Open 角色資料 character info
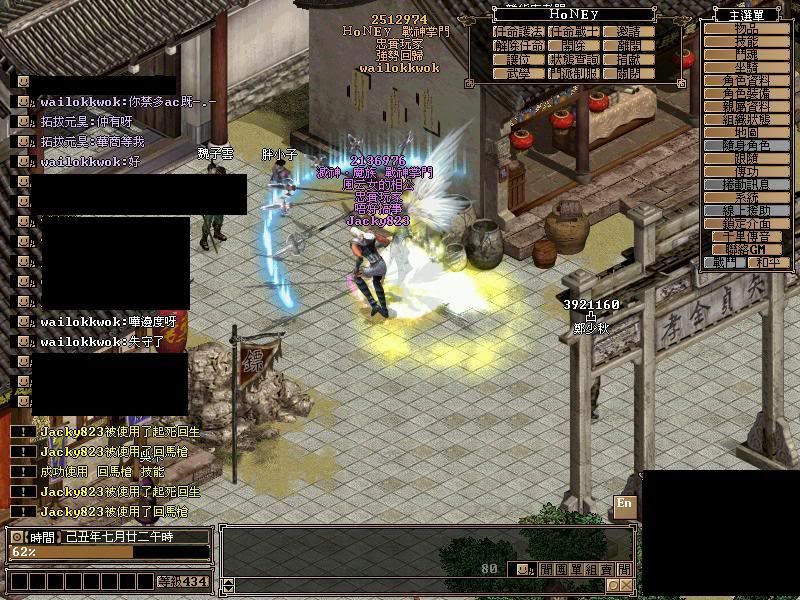Image resolution: width=800 pixels, height=600 pixels. 744,81
